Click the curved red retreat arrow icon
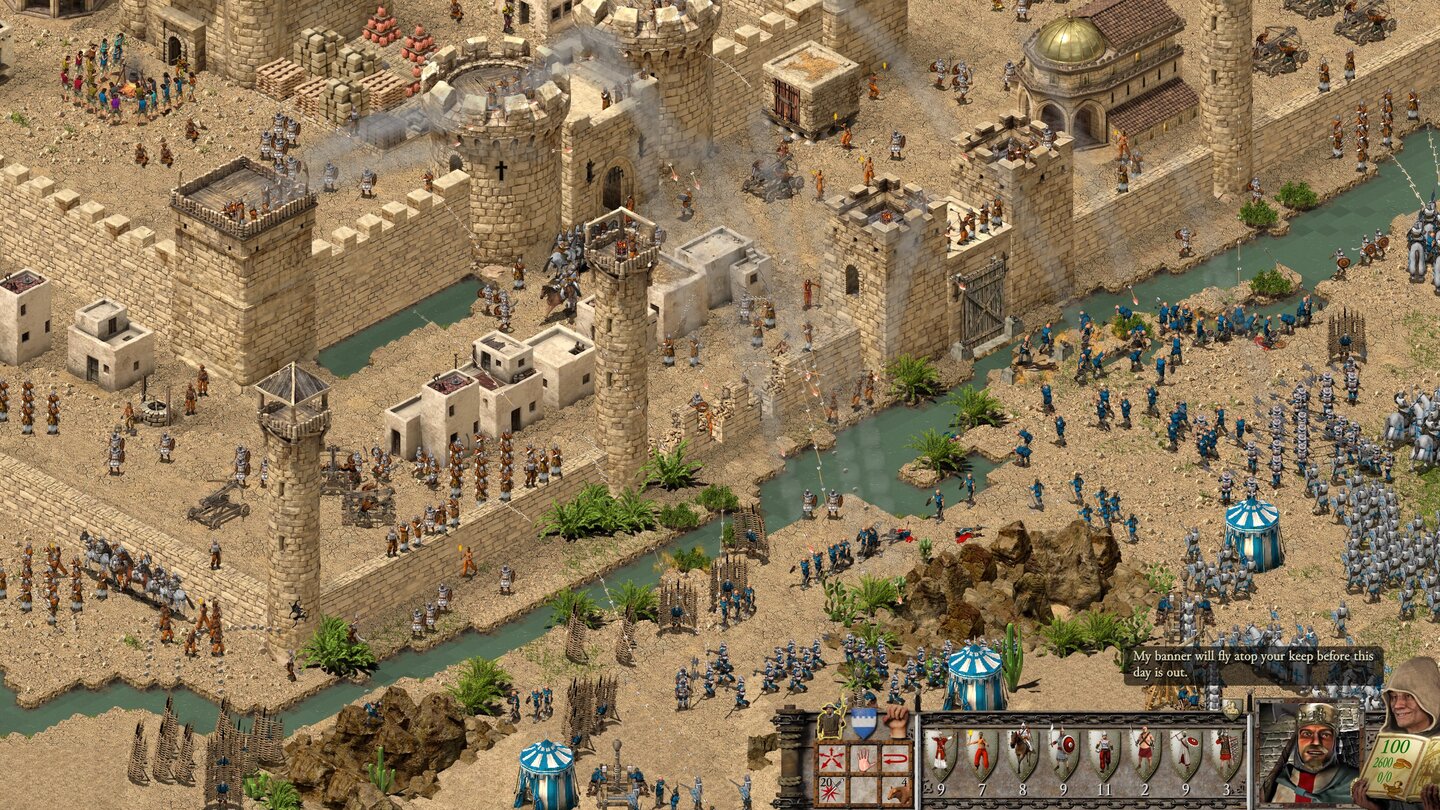The width and height of the screenshot is (1440, 810). point(897,756)
